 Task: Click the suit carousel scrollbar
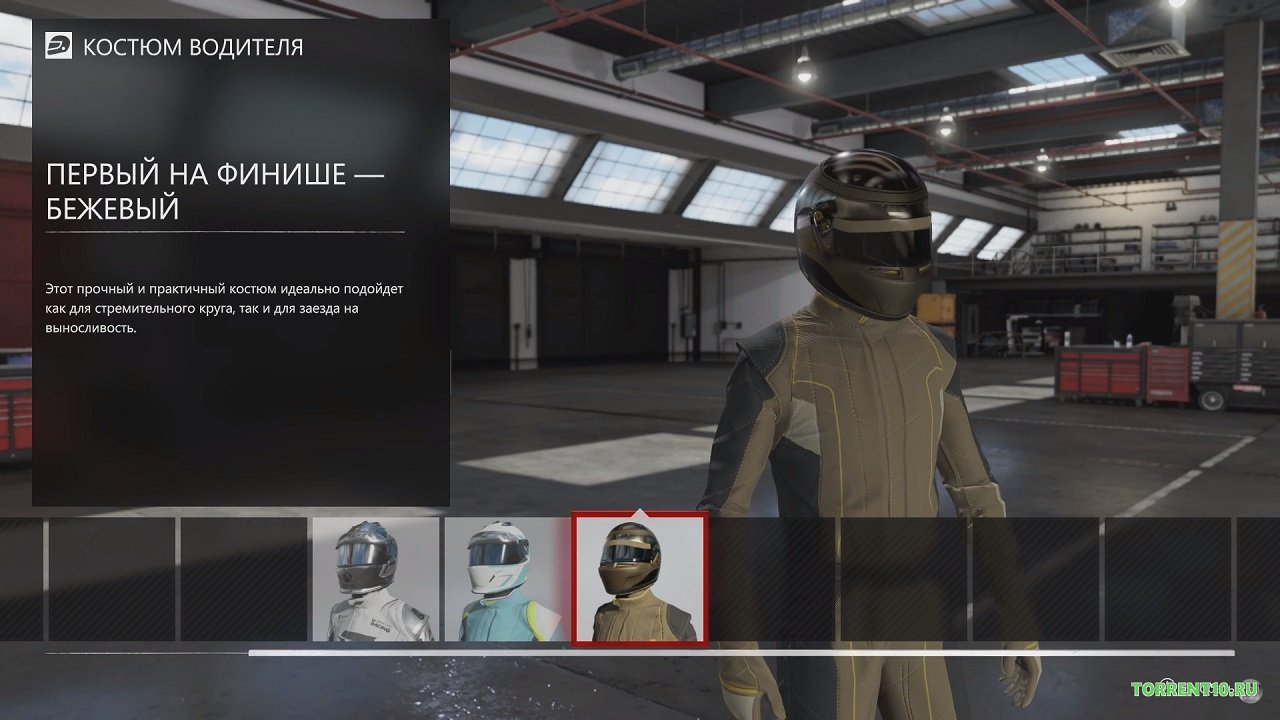click(x=740, y=653)
